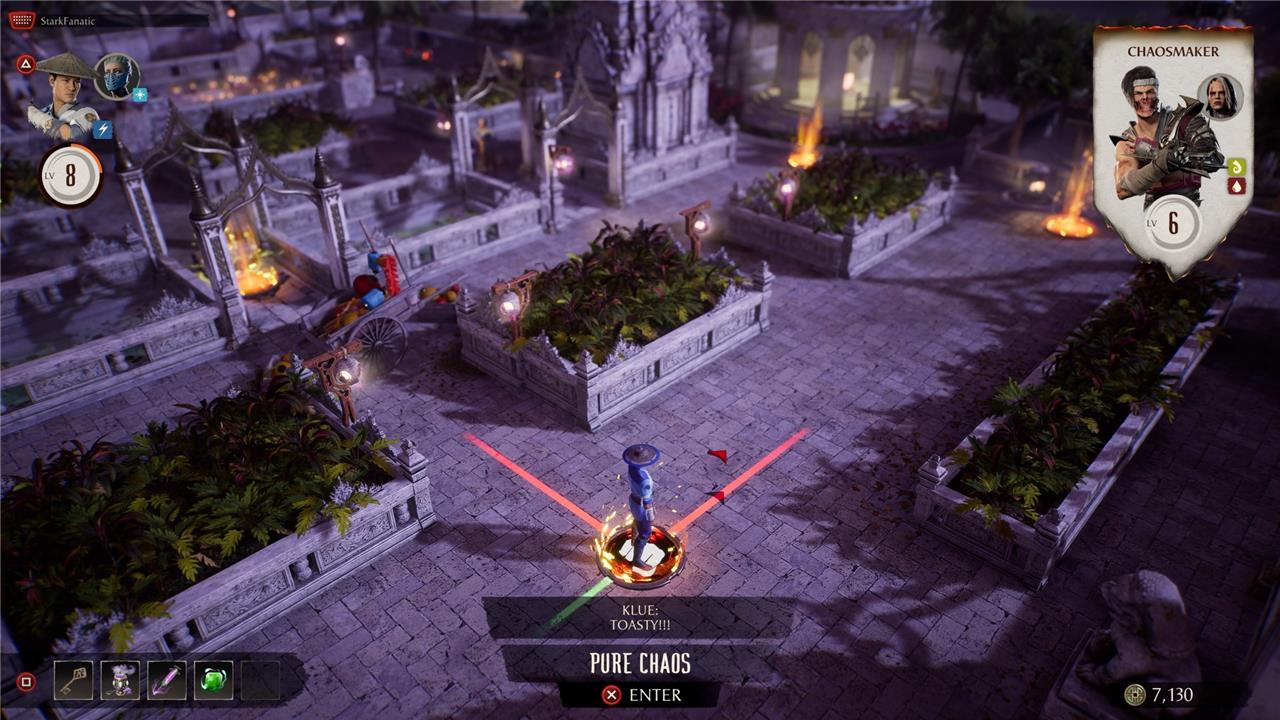
Task: Select the Sub-Zero kameo portrait
Action: point(117,75)
